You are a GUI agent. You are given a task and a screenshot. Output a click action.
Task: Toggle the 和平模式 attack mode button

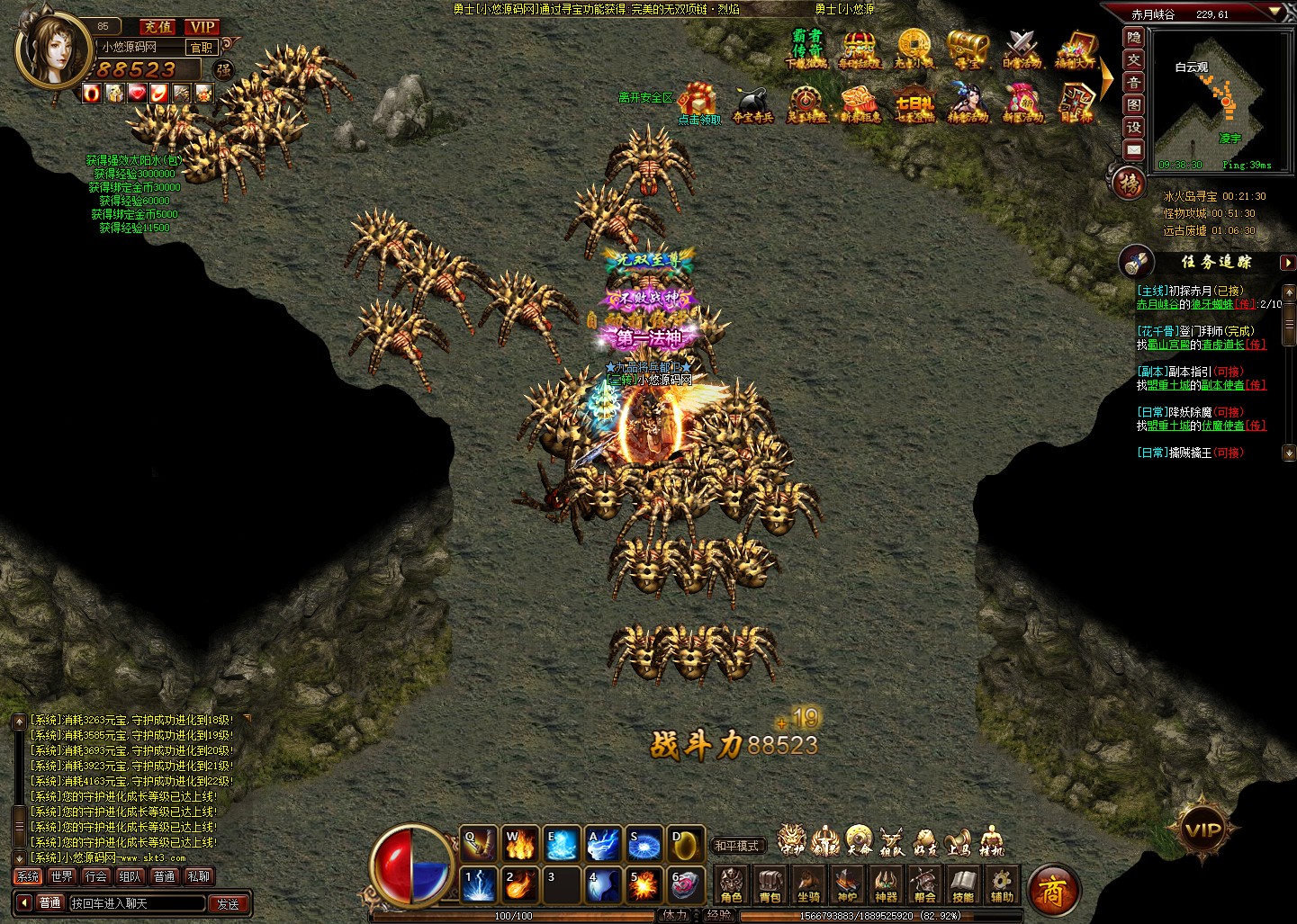click(x=737, y=846)
